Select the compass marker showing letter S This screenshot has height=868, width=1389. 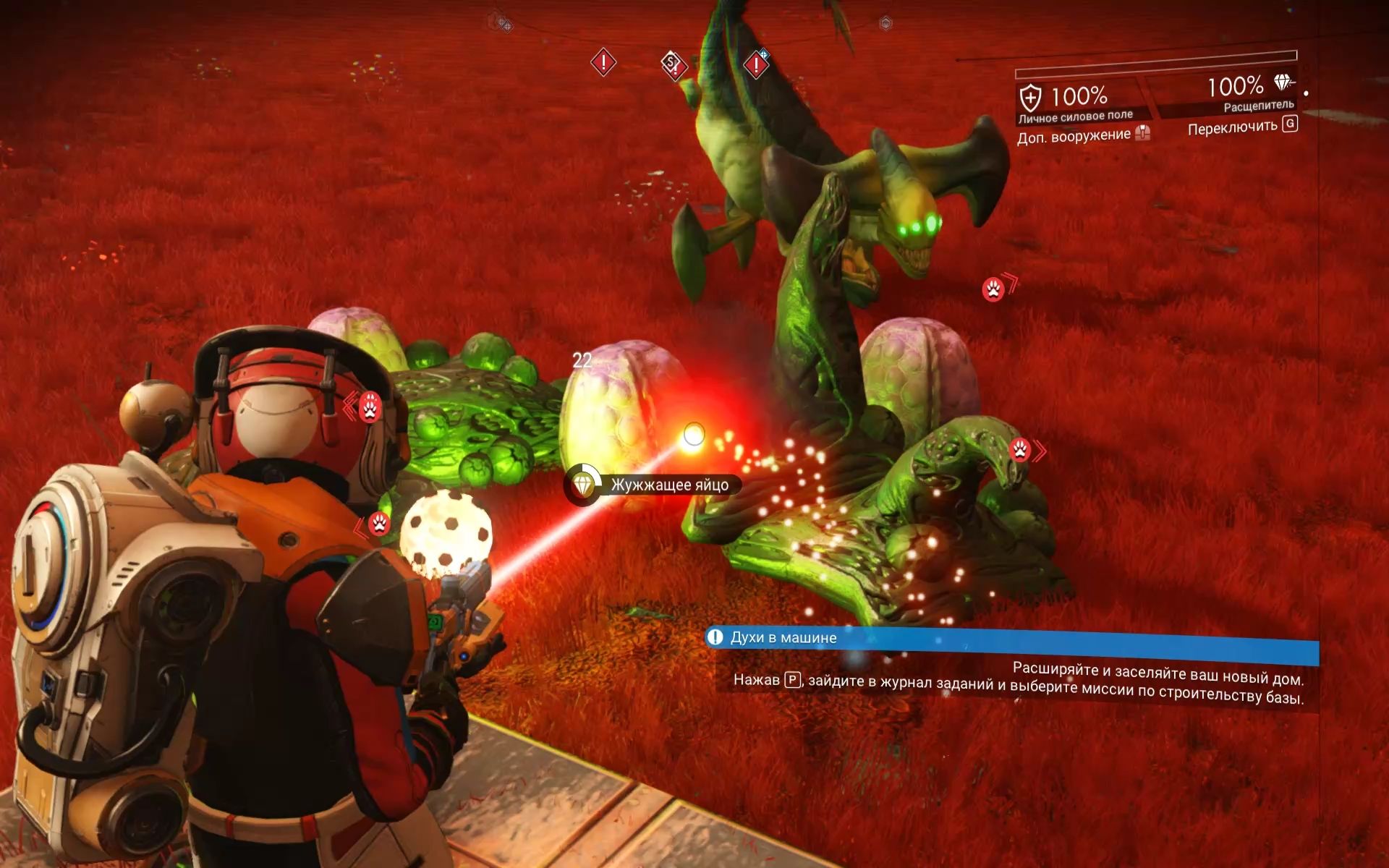click(673, 64)
